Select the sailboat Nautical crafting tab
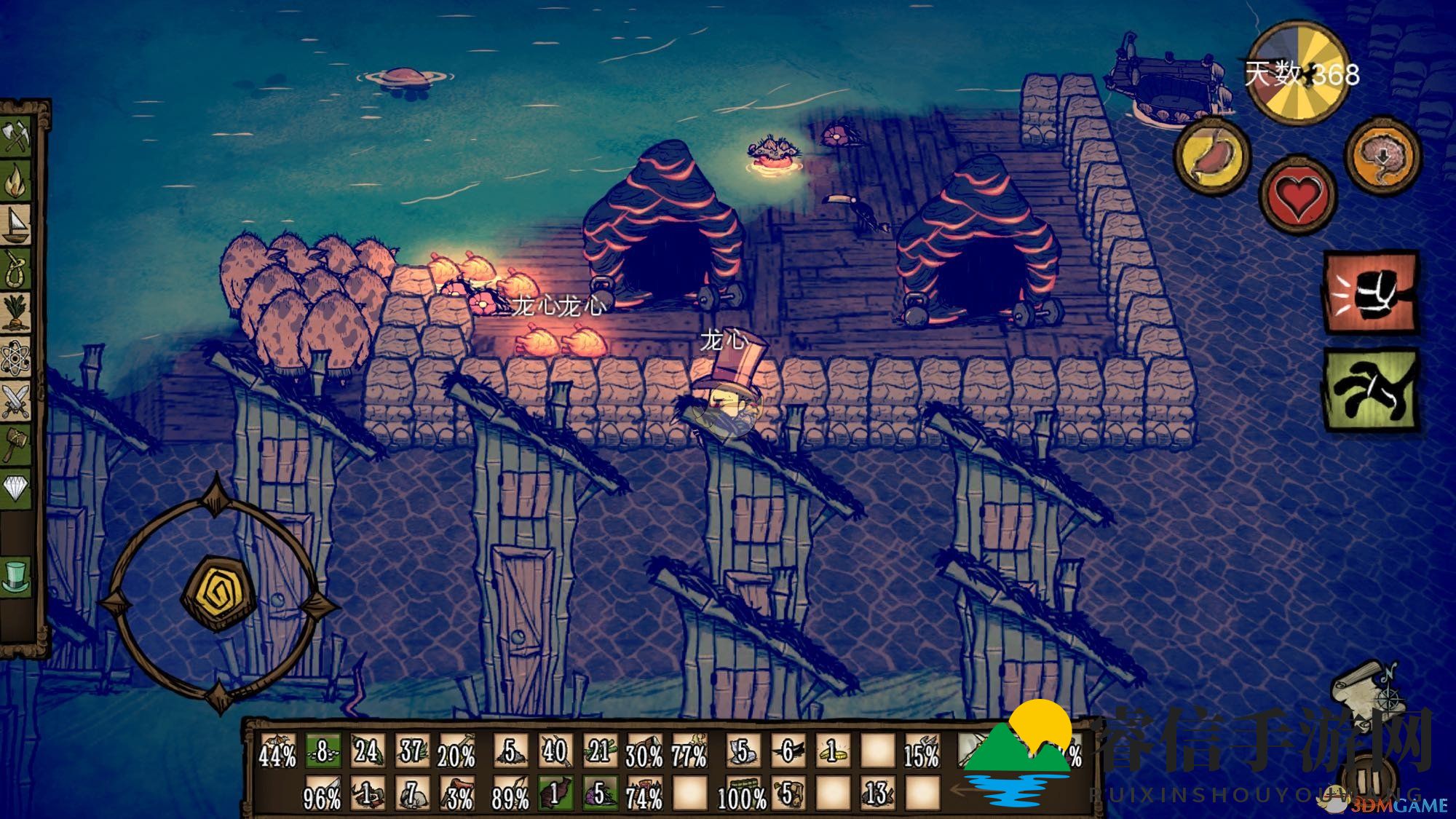Viewport: 1456px width, 819px height. point(16,225)
